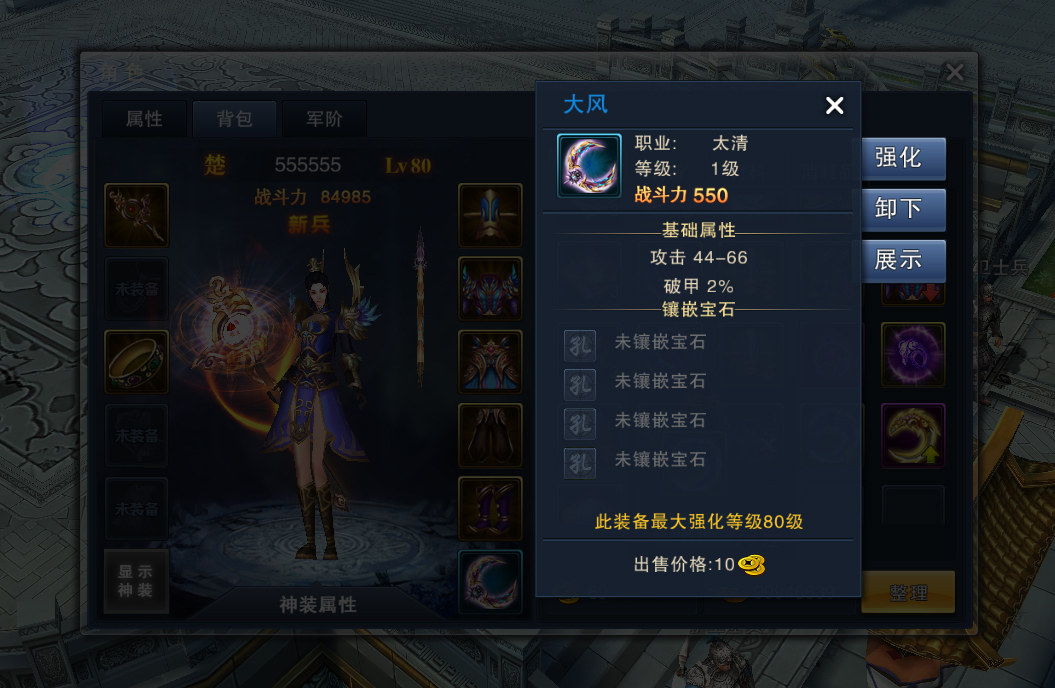Viewport: 1055px width, 688px height.
Task: Select the golden crescent item in bag
Action: (x=912, y=435)
